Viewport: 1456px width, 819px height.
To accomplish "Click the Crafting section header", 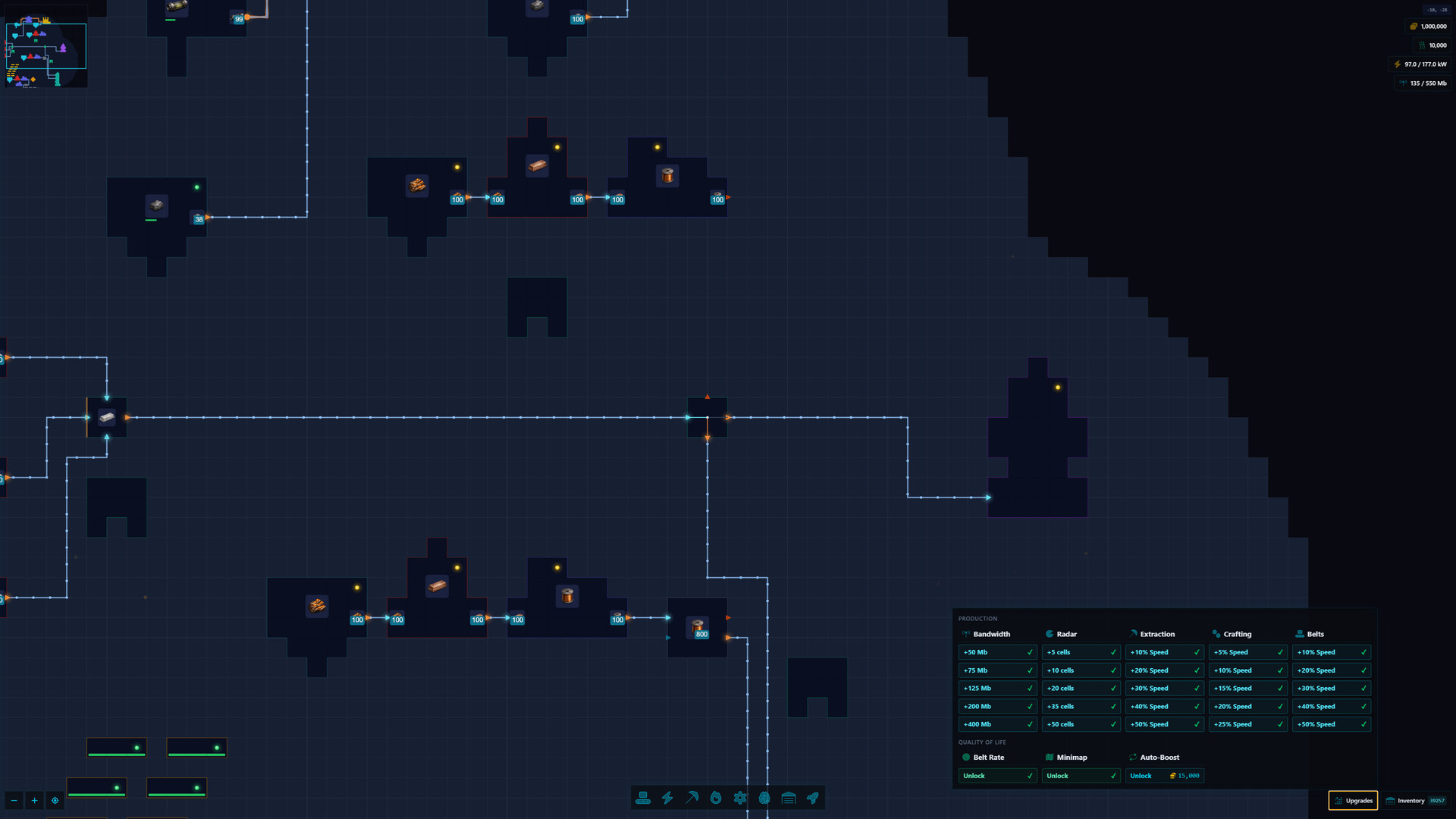I will click(1236, 634).
